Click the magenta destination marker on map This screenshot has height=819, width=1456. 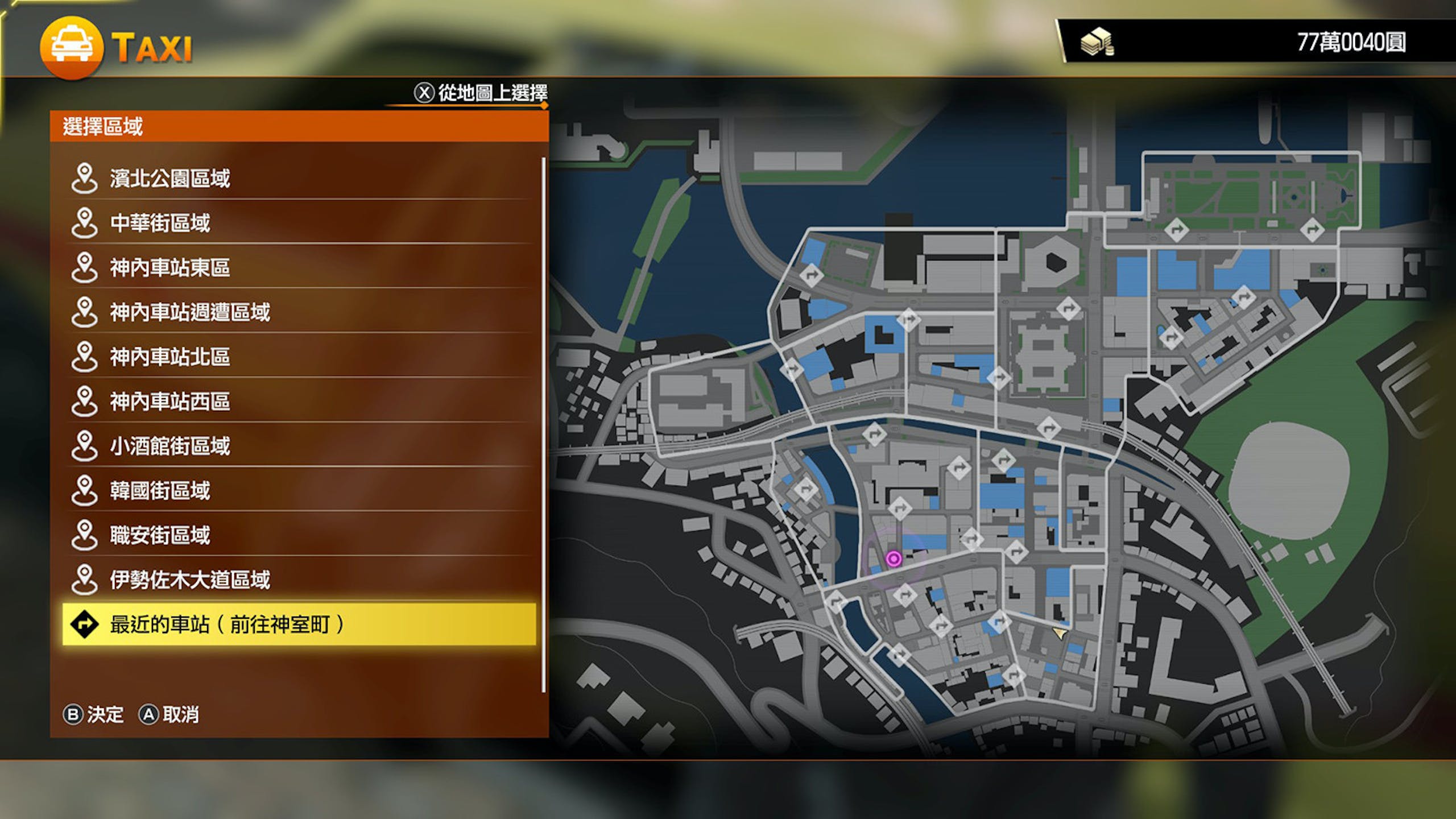pyautogui.click(x=894, y=559)
